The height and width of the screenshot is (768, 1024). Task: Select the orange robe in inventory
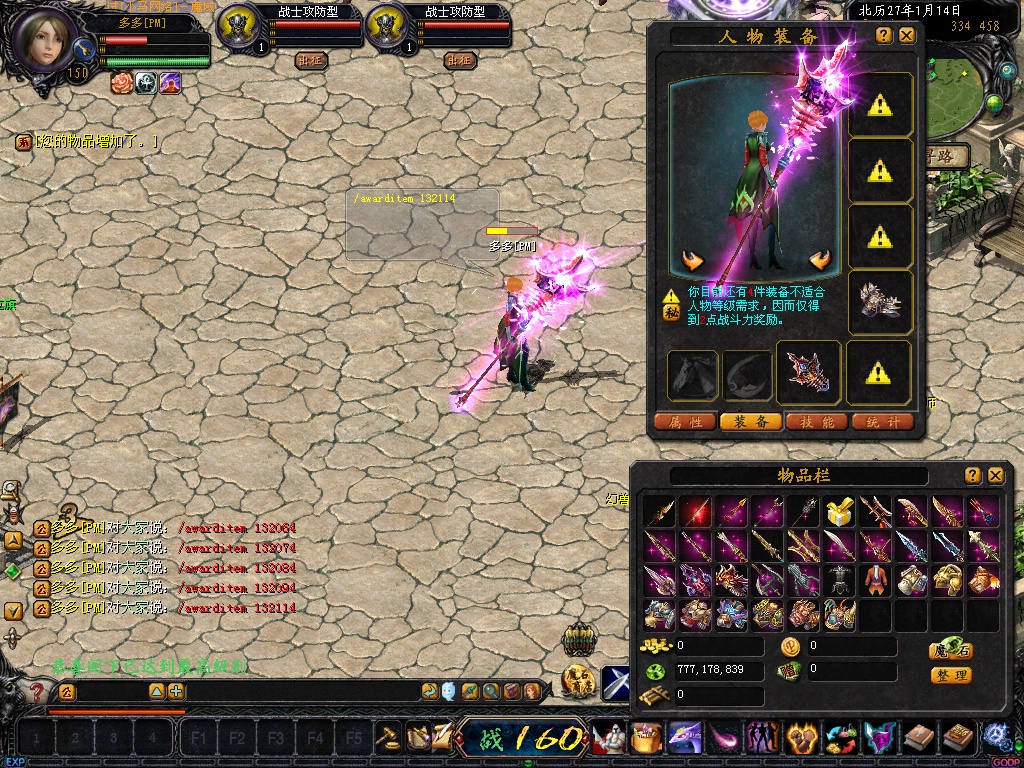[x=875, y=580]
